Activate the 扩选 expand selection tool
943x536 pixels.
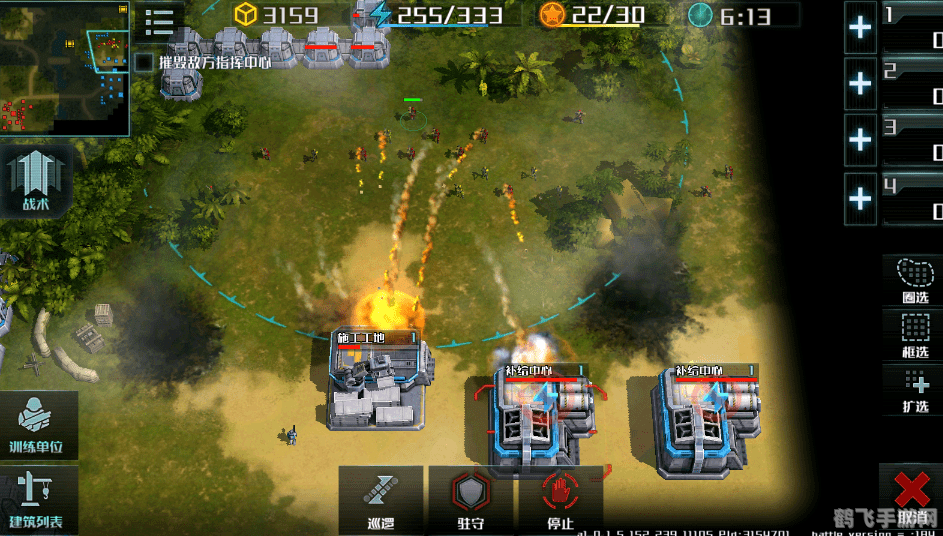[914, 389]
